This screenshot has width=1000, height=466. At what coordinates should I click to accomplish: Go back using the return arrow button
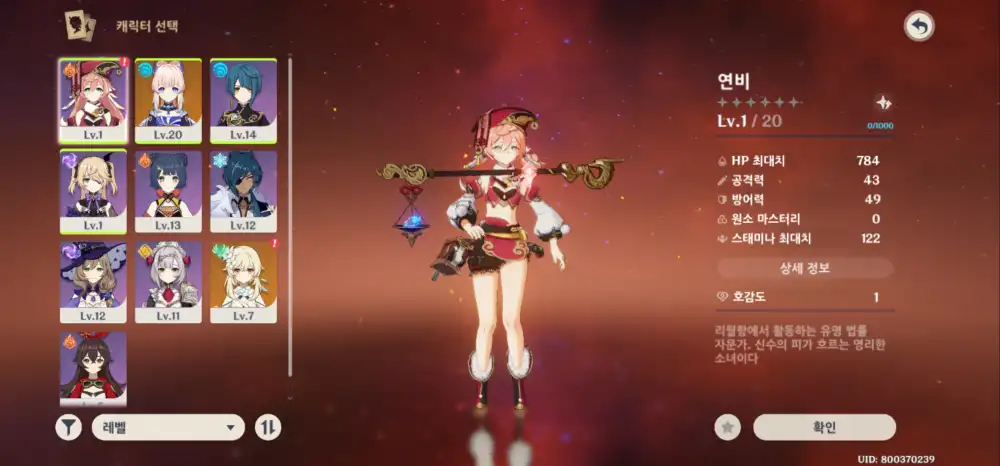coord(917,27)
